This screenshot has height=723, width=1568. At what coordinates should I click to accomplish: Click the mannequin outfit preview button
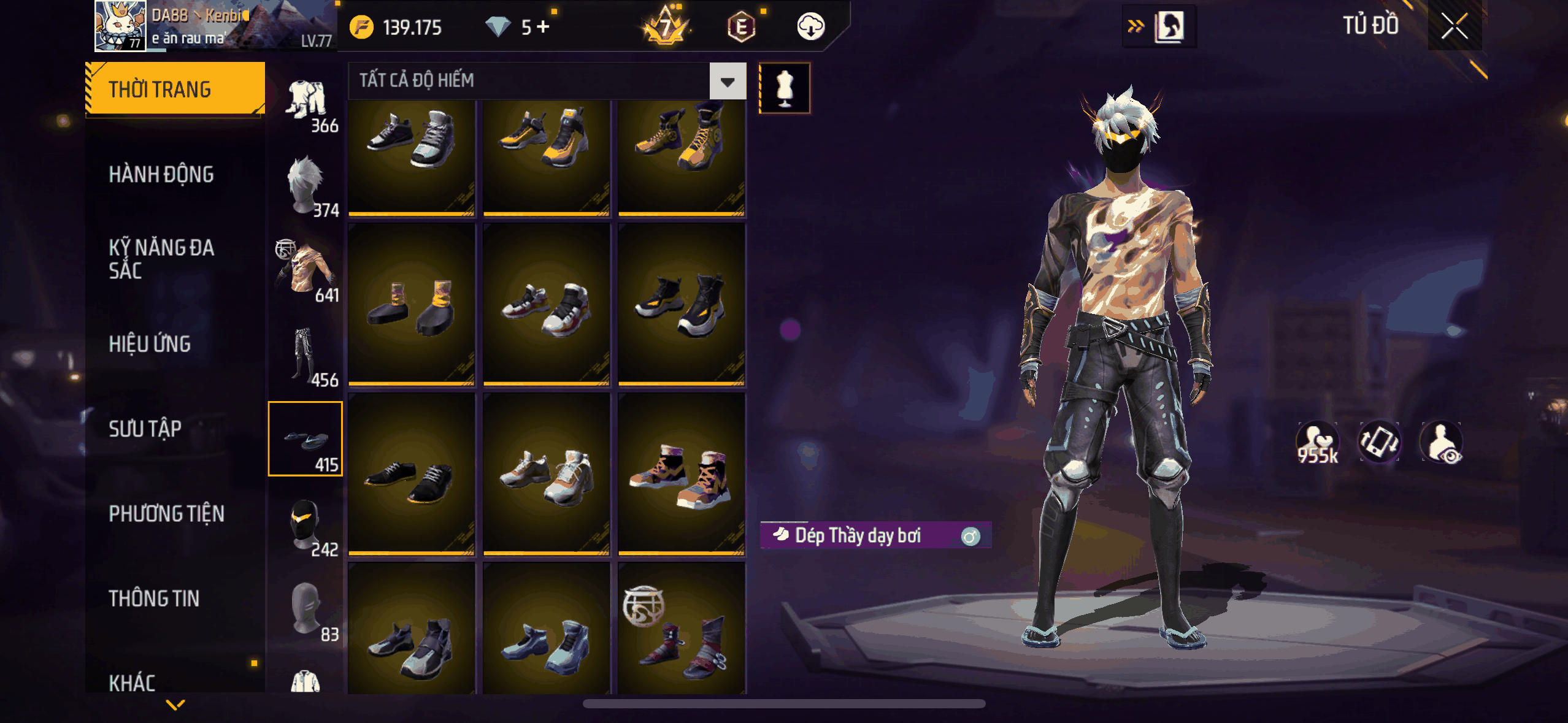tap(785, 88)
